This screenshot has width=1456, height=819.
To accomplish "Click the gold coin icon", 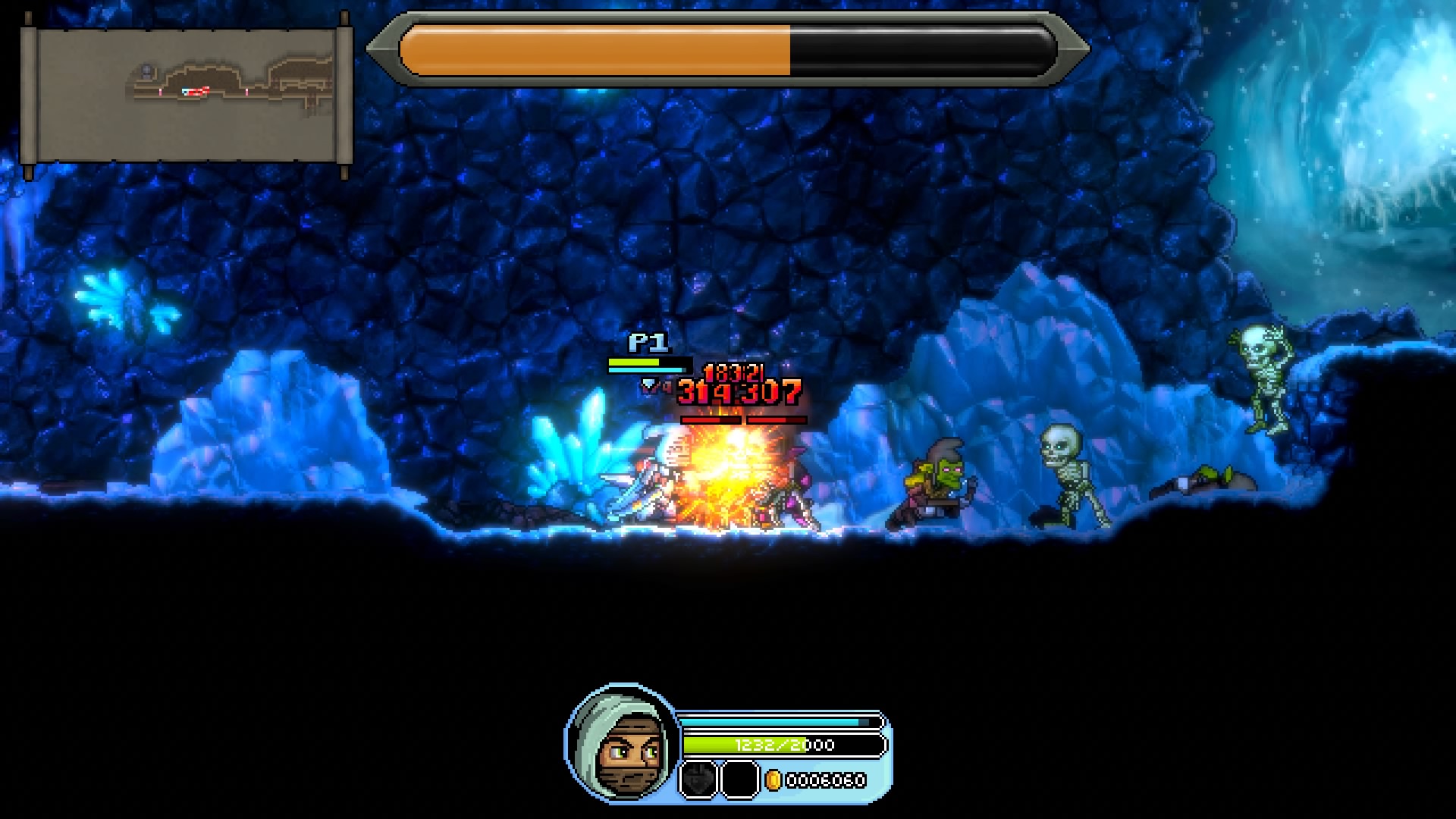I will click(773, 780).
